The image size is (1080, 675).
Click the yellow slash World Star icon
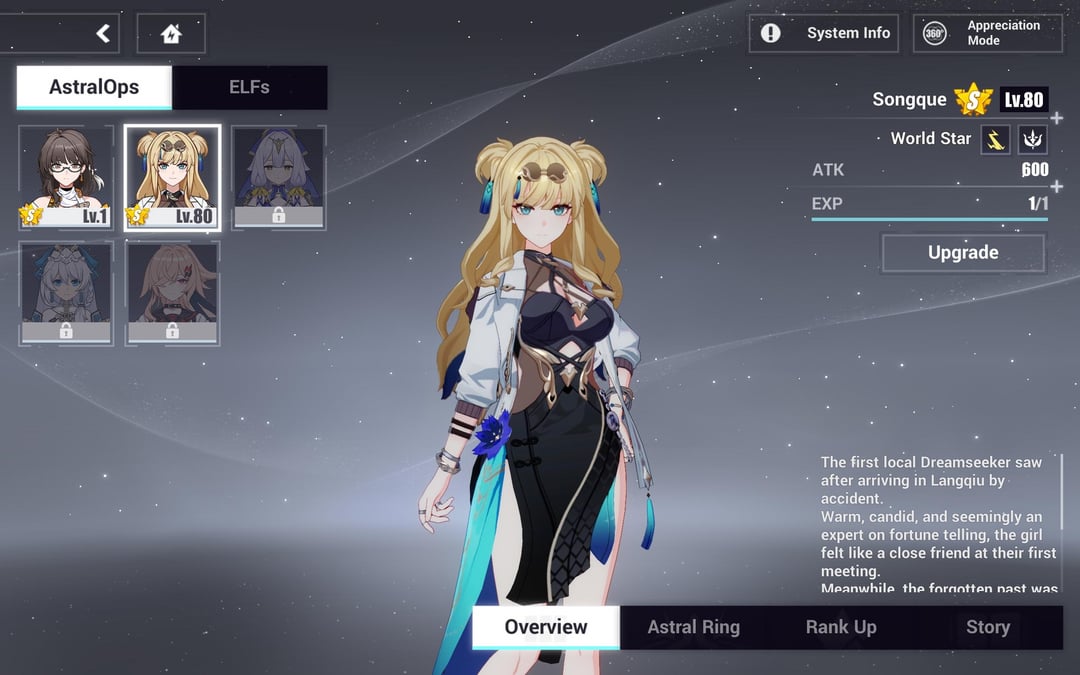pos(995,139)
